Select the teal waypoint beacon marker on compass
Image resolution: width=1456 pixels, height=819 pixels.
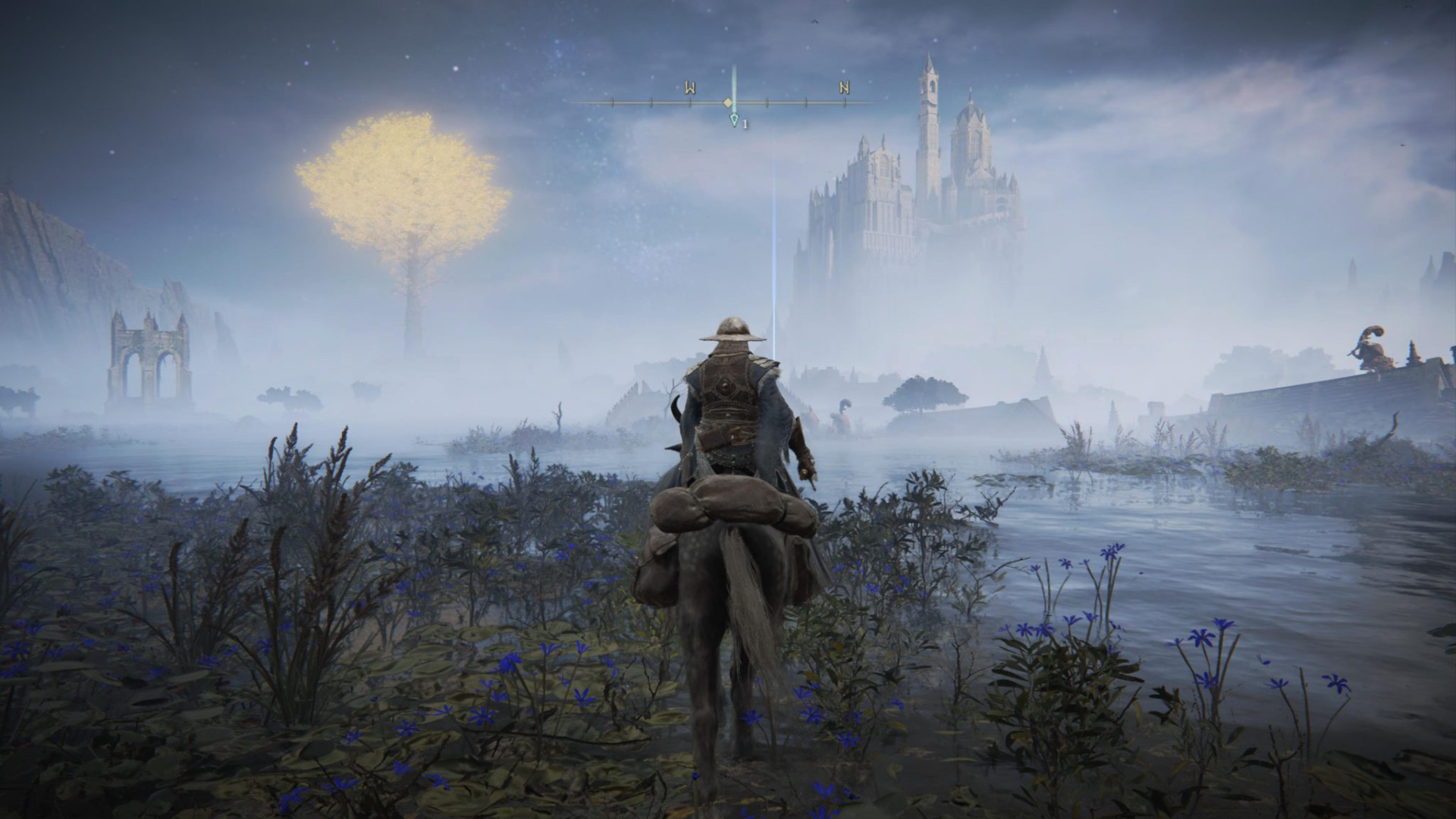tap(733, 120)
